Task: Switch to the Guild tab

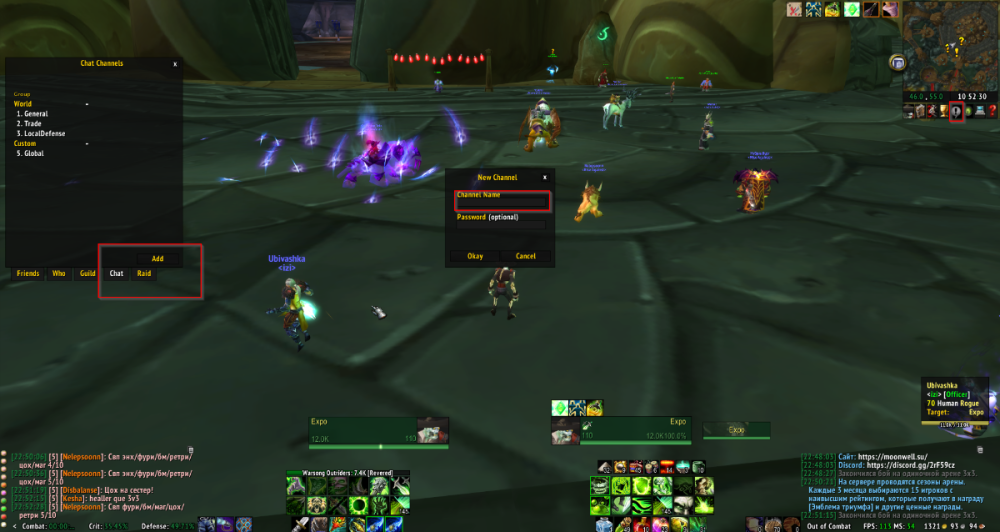Action: [88, 273]
